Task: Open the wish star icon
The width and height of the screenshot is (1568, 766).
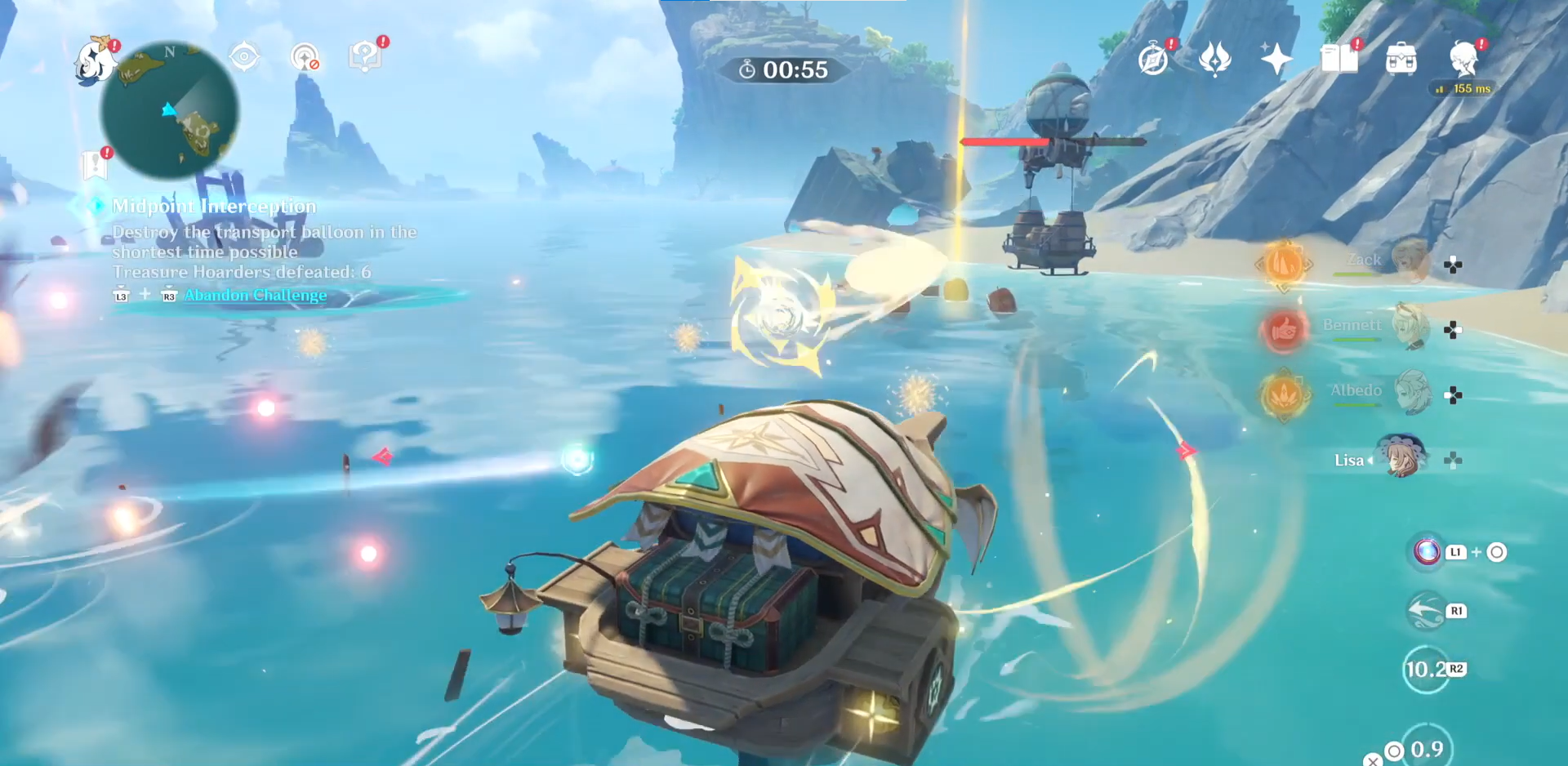Action: point(1276,59)
